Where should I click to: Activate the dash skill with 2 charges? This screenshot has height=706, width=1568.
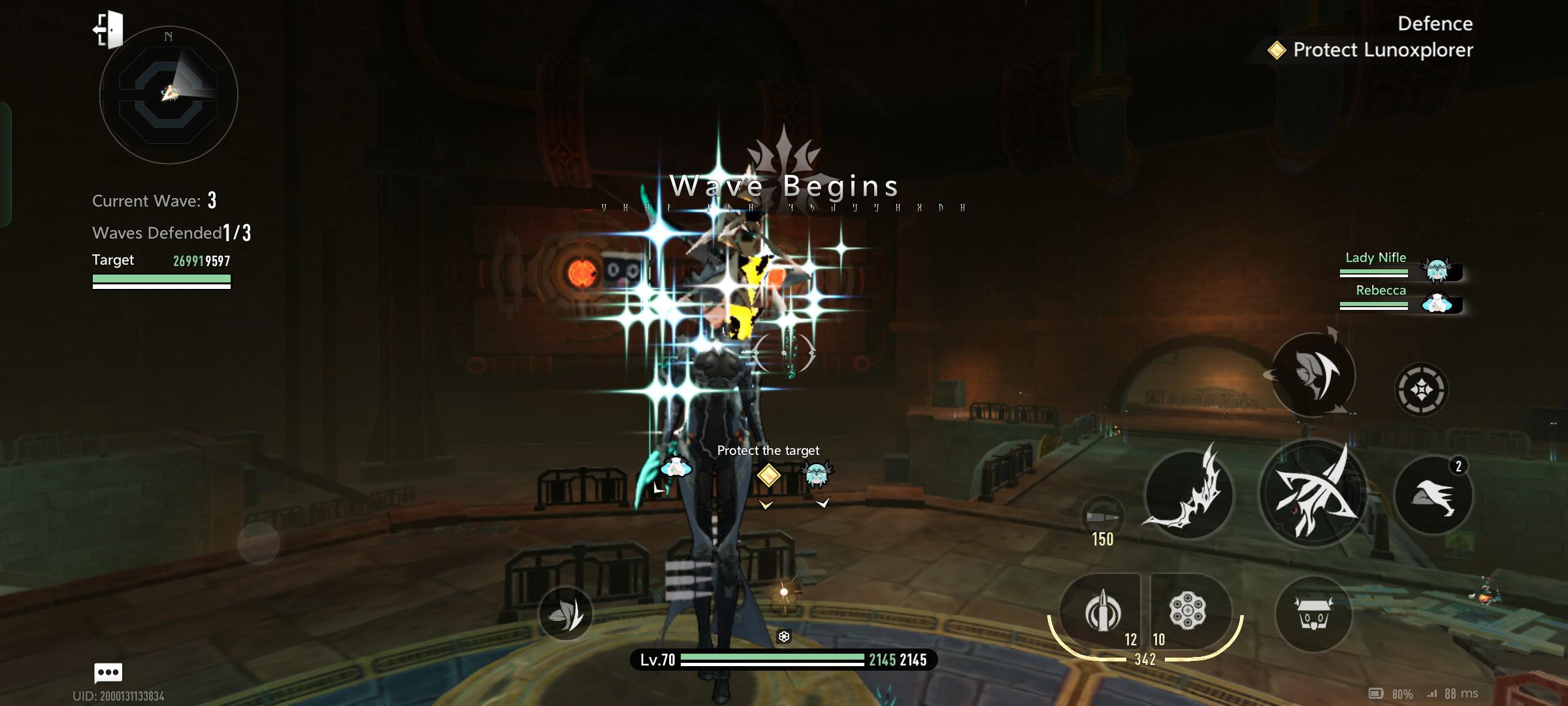pyautogui.click(x=1433, y=496)
